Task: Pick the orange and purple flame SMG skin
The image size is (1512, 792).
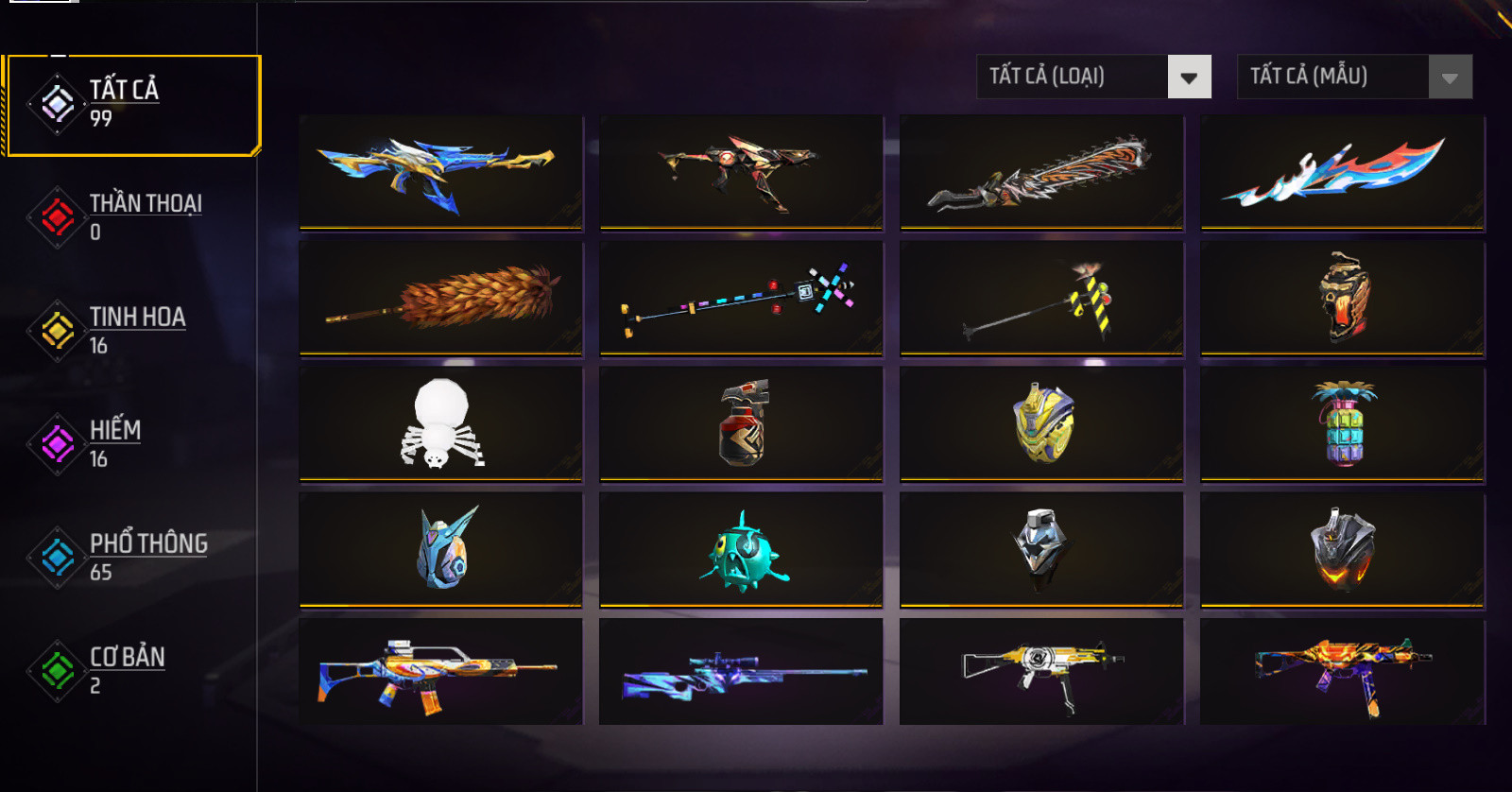Action: click(x=1342, y=672)
